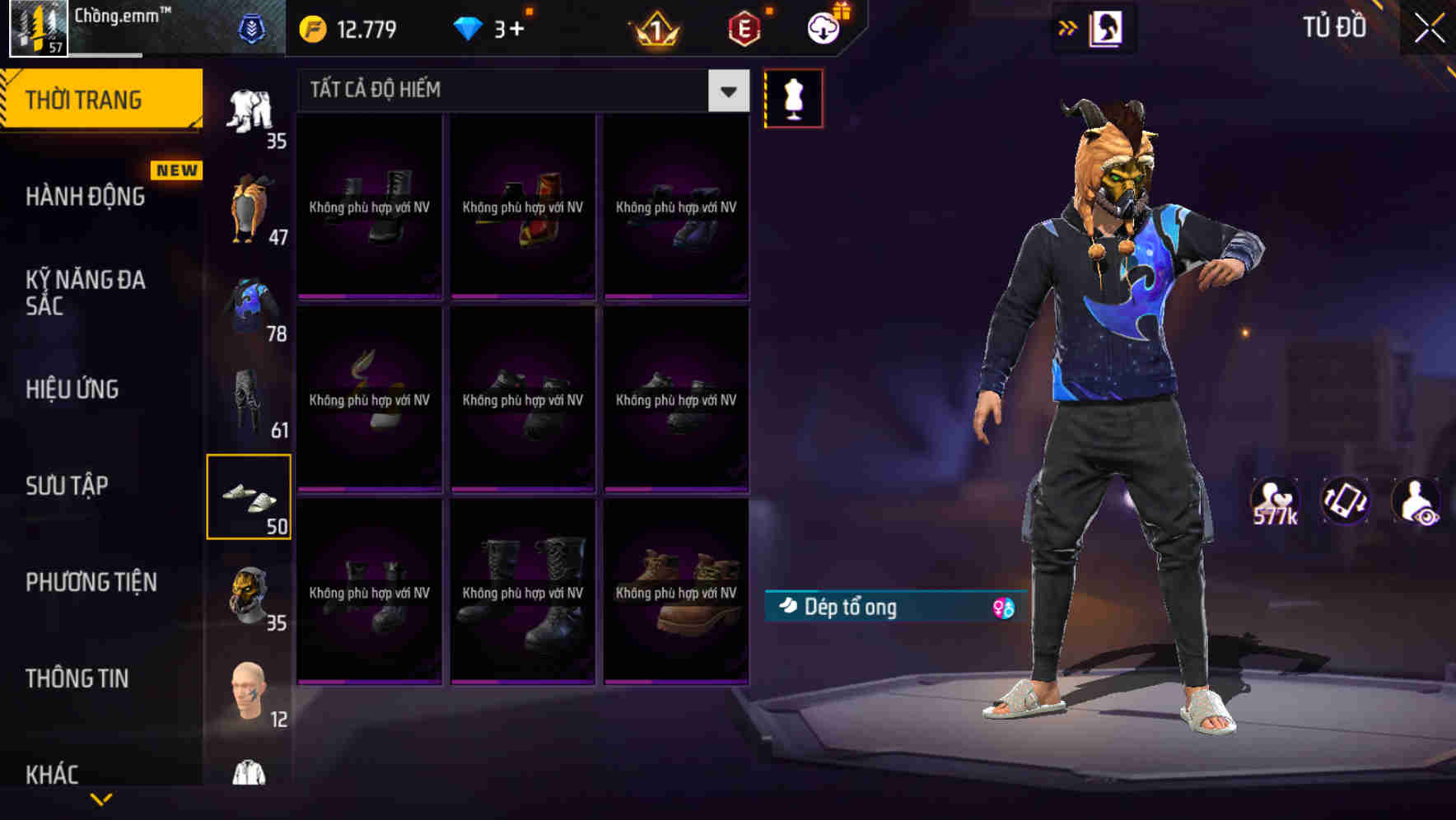1456x820 pixels.
Task: Open the rank crown icon
Action: click(653, 27)
